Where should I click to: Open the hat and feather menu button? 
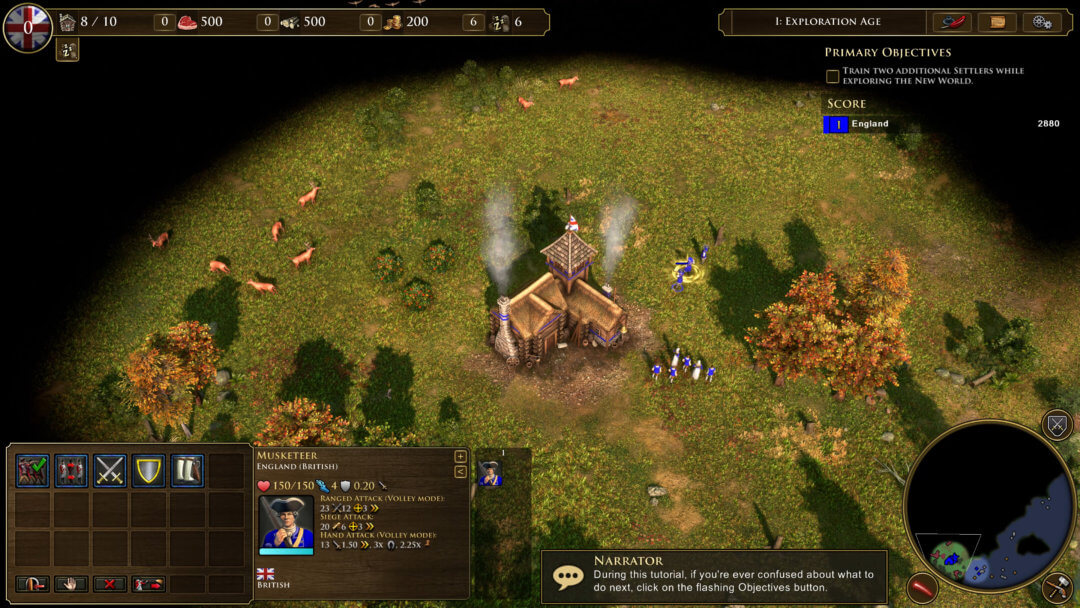951,22
